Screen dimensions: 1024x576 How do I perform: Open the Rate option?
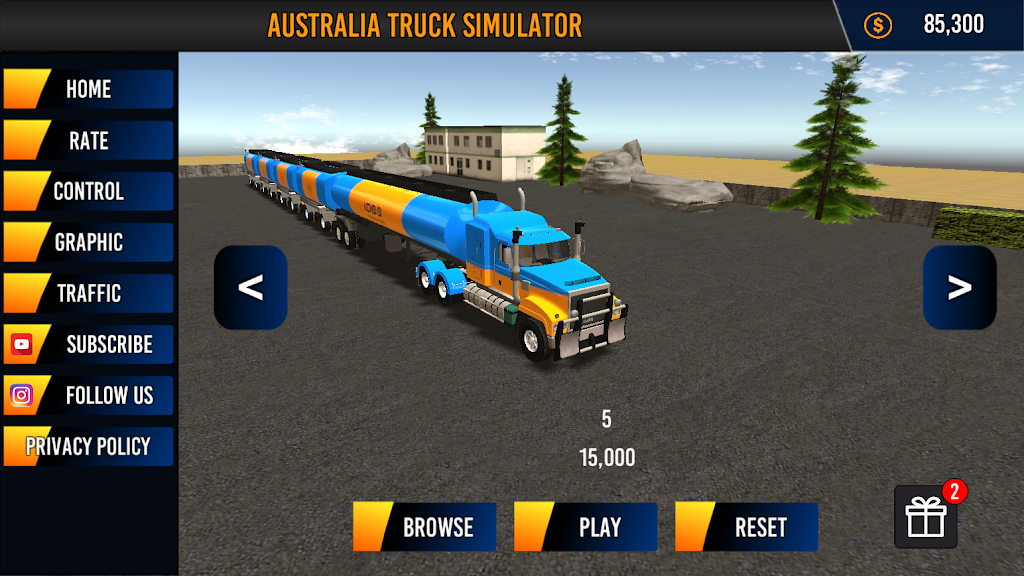88,140
